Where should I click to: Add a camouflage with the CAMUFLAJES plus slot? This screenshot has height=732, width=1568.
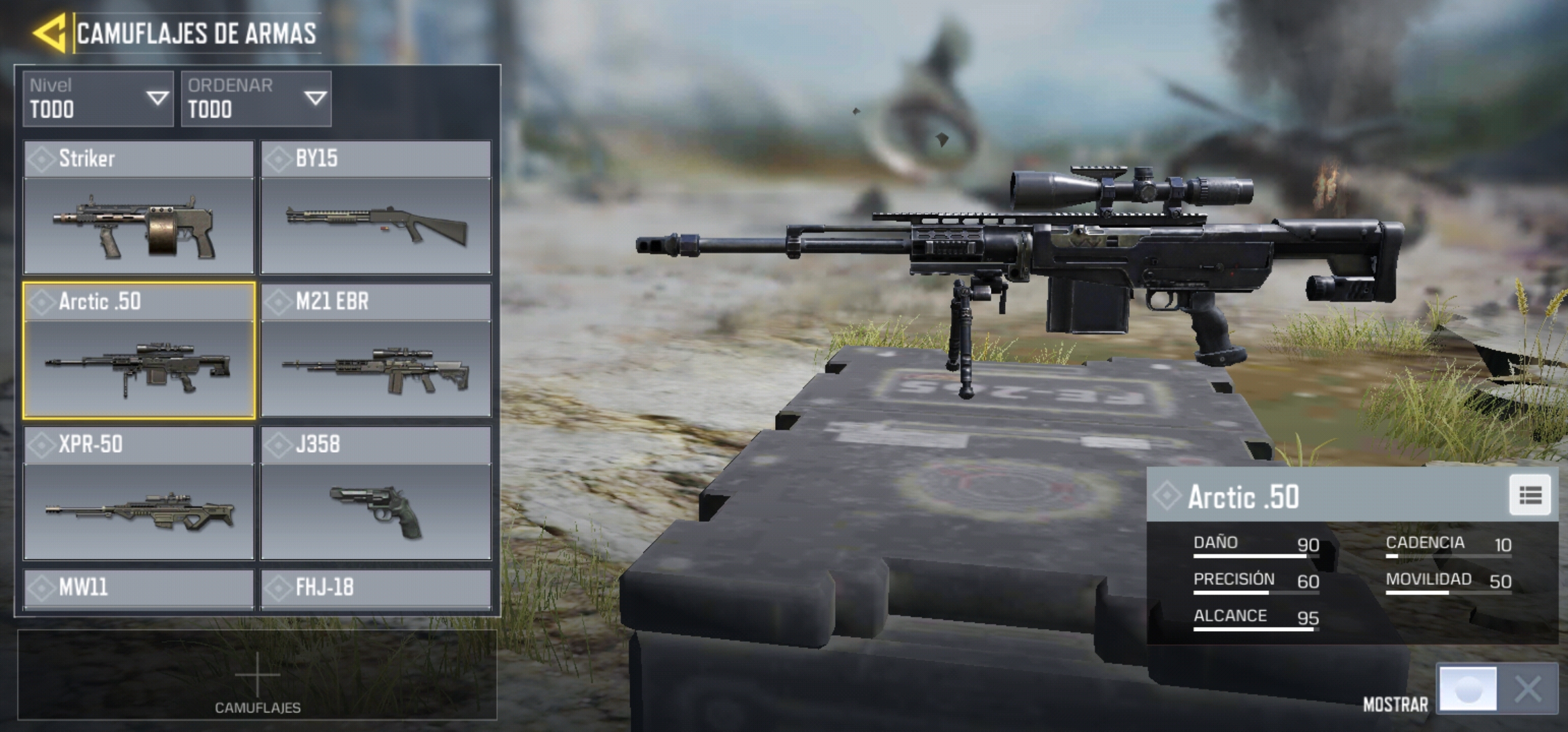click(257, 676)
